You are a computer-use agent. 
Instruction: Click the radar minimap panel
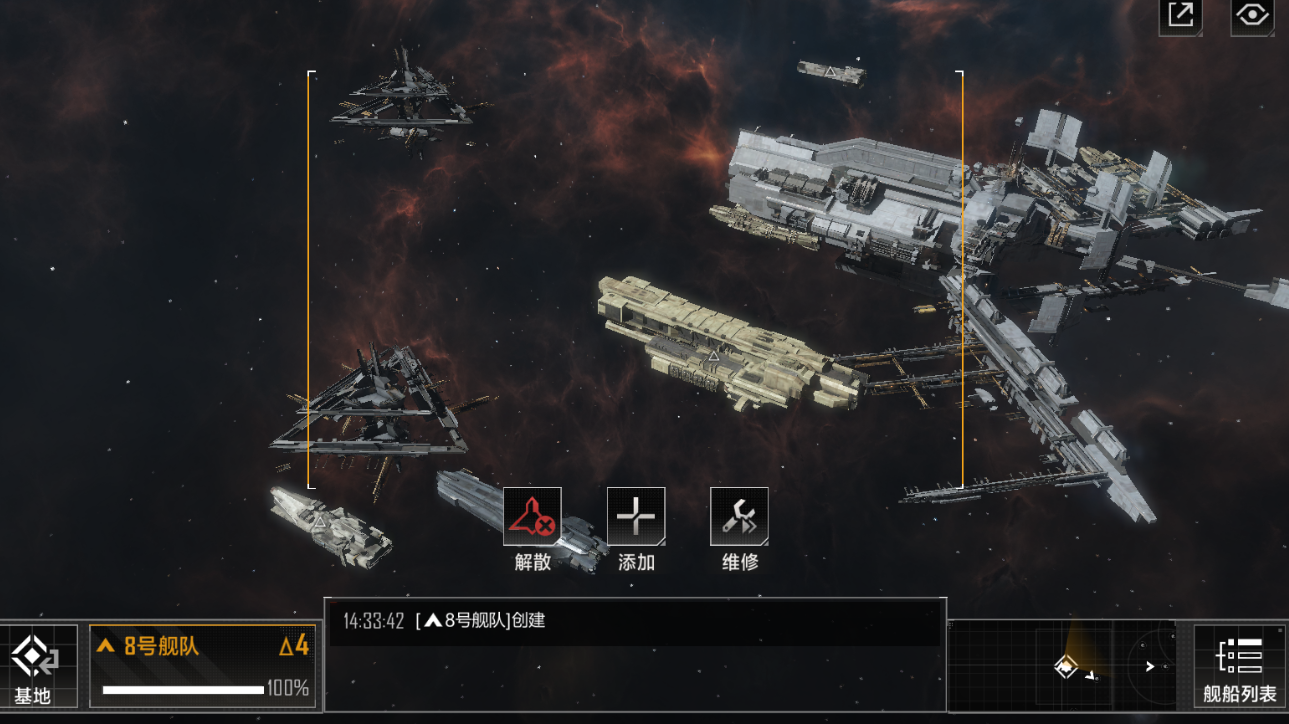point(1069,665)
